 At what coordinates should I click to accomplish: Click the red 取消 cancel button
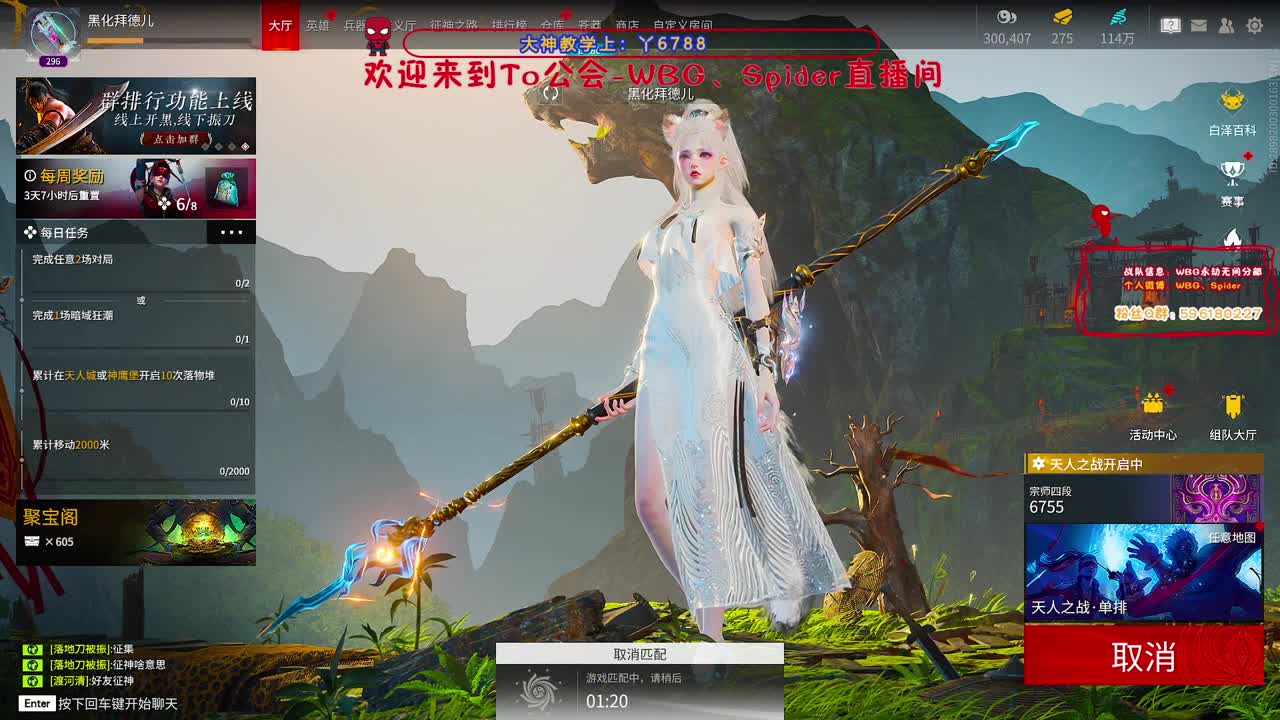[1144, 657]
